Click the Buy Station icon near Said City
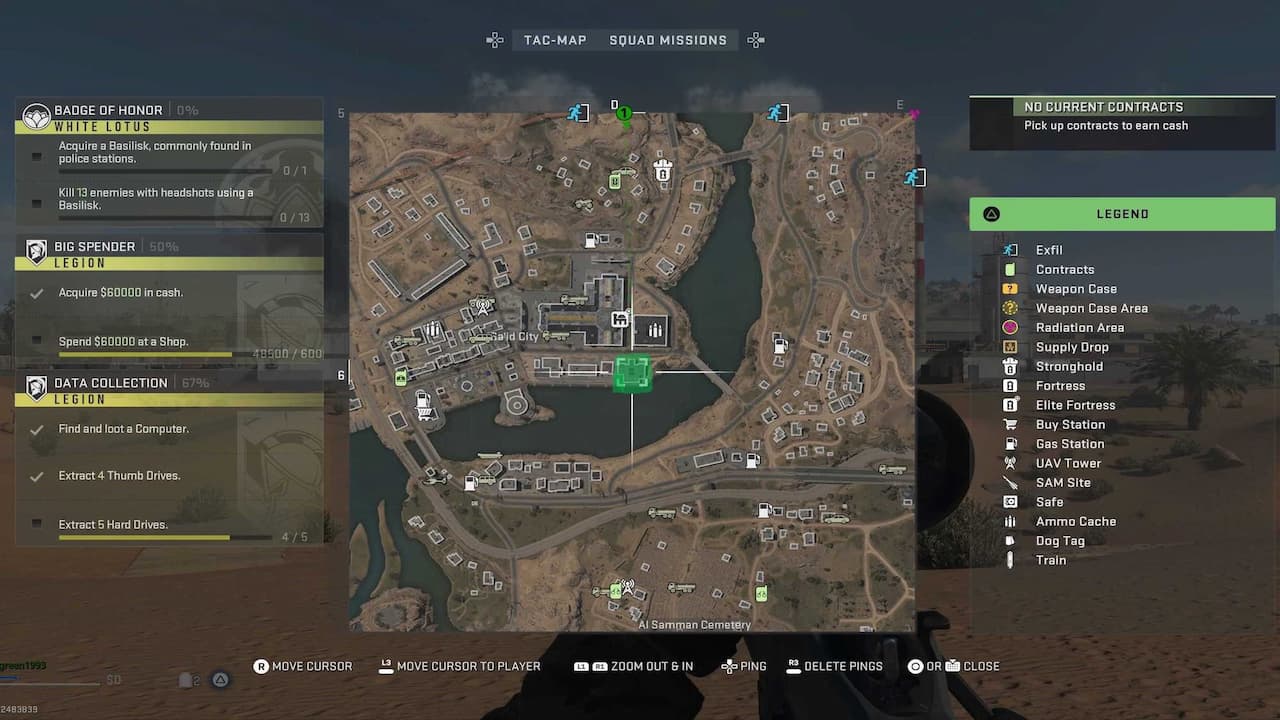 pos(619,320)
